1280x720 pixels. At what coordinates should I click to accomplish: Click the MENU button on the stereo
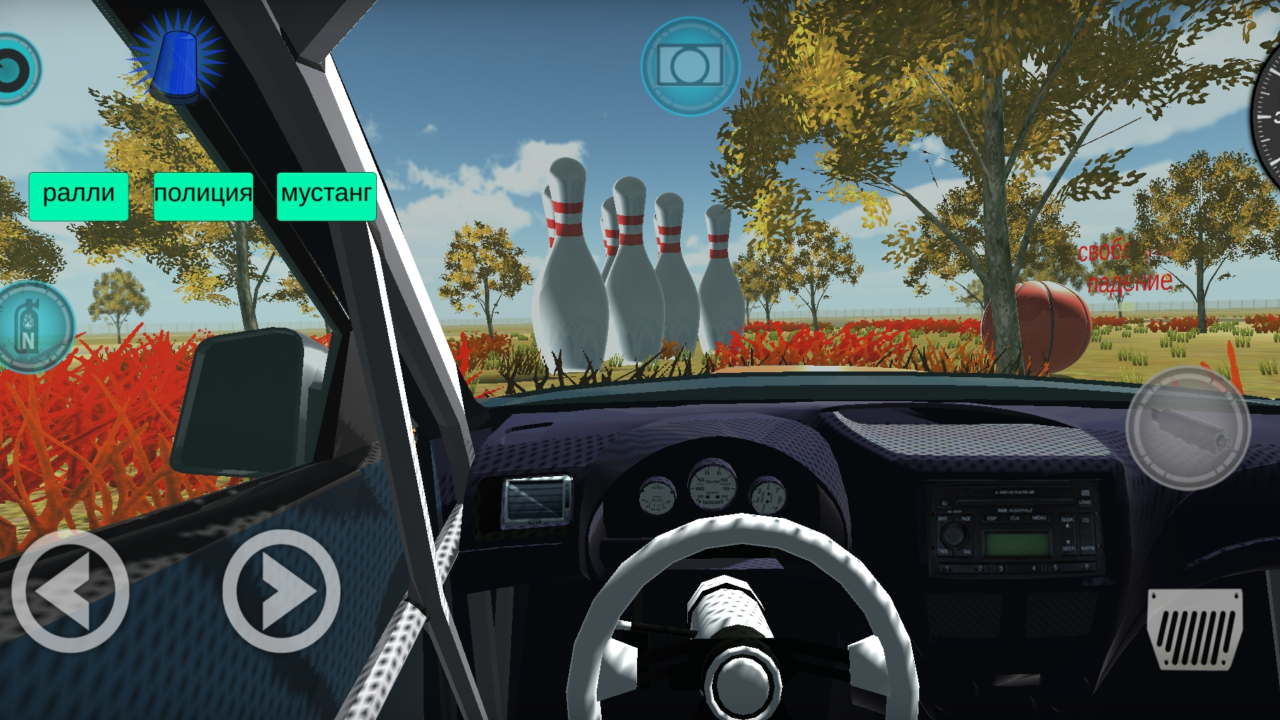click(1039, 518)
